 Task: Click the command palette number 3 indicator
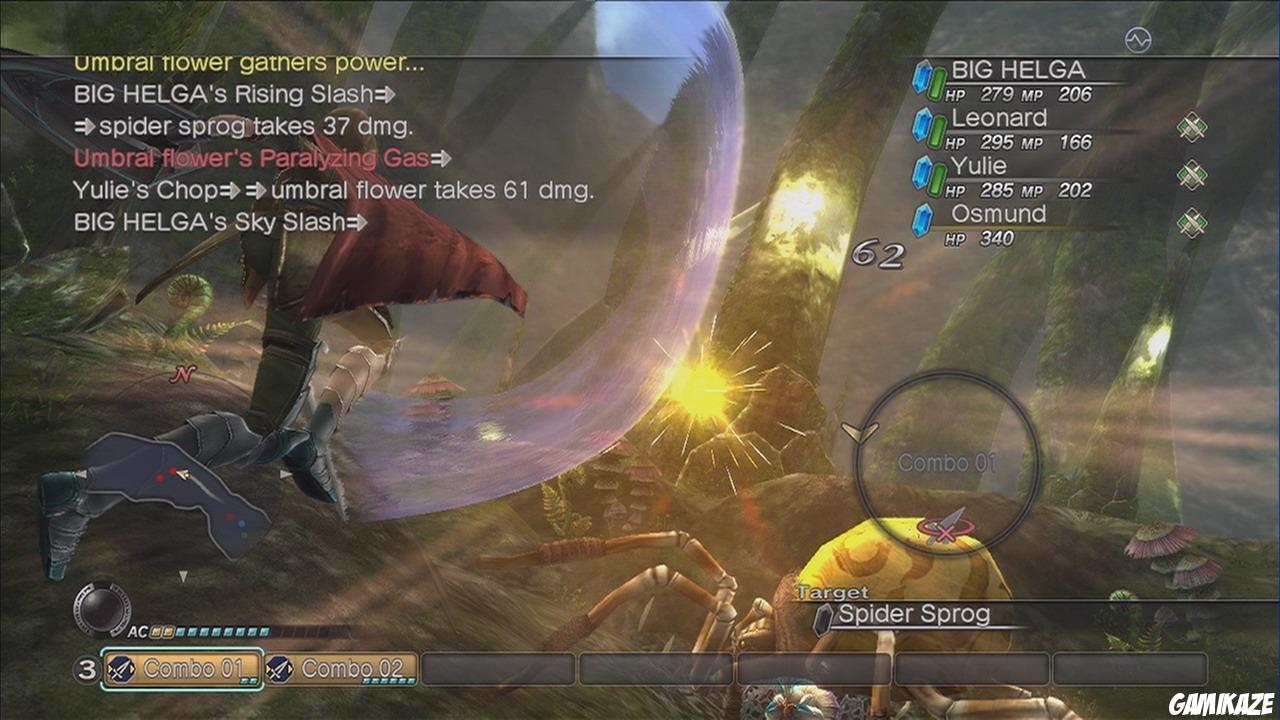(86, 669)
